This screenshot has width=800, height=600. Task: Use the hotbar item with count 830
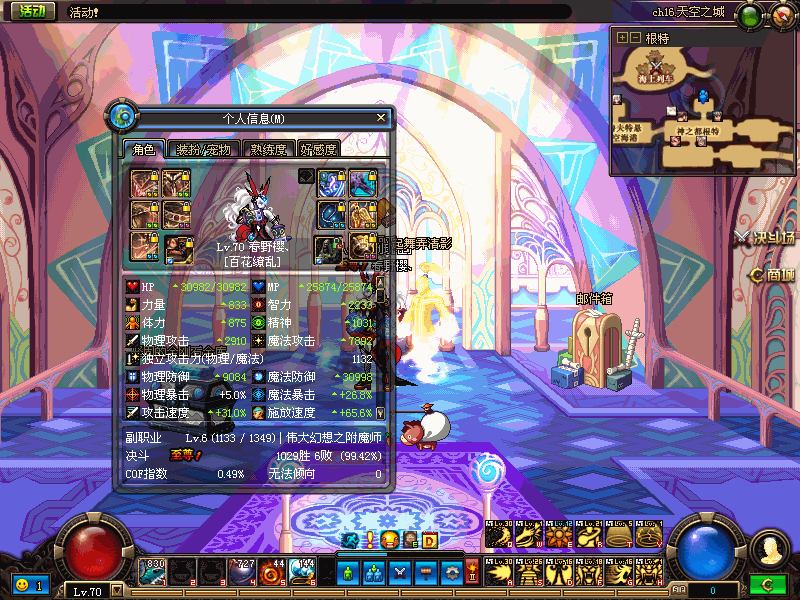154,573
